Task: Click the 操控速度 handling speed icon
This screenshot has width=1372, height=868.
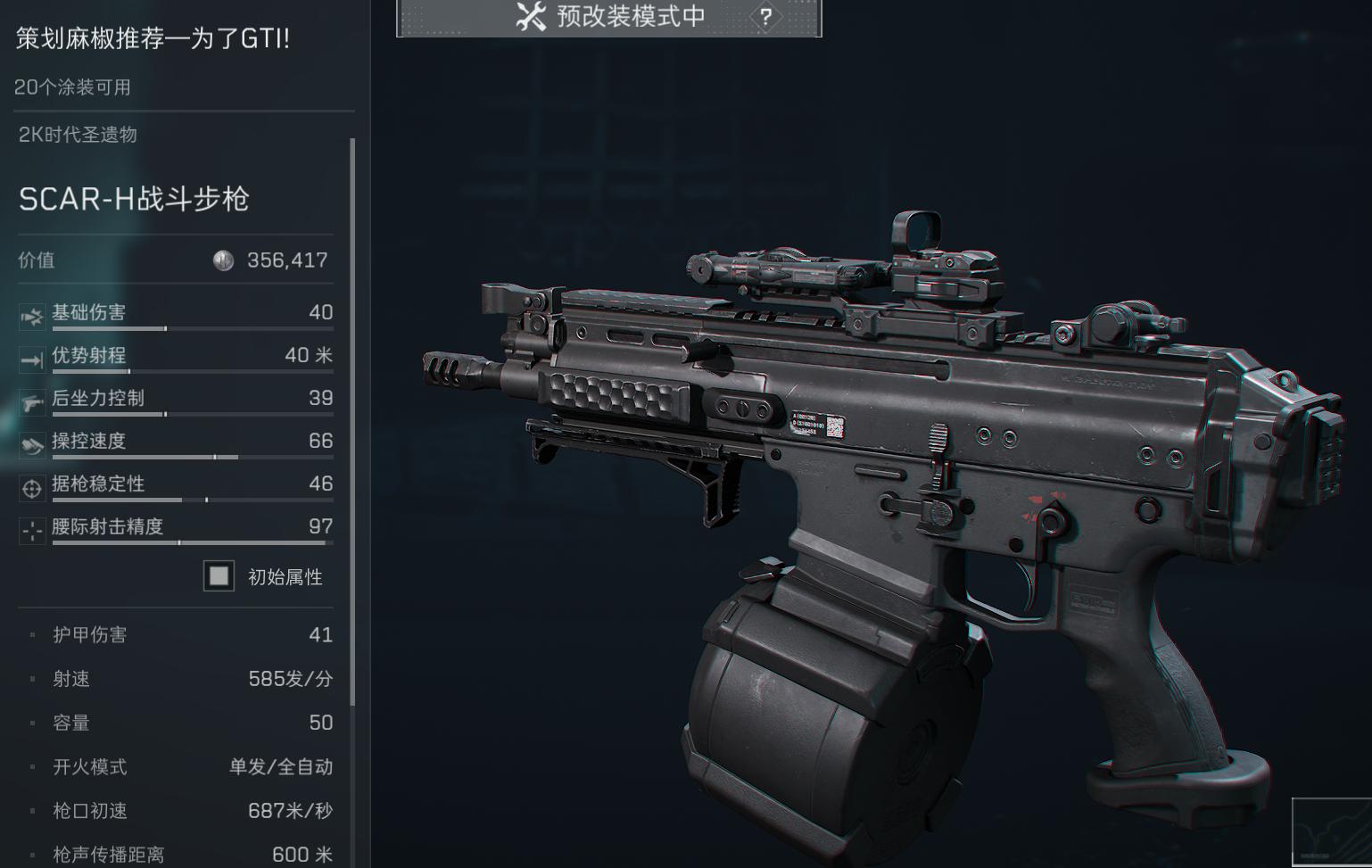Action: 31,443
